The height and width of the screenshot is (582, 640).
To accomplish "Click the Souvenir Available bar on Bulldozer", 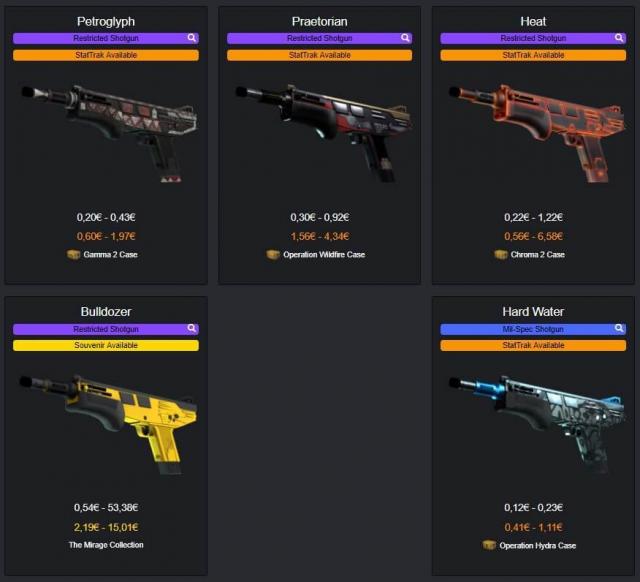I will coord(106,345).
